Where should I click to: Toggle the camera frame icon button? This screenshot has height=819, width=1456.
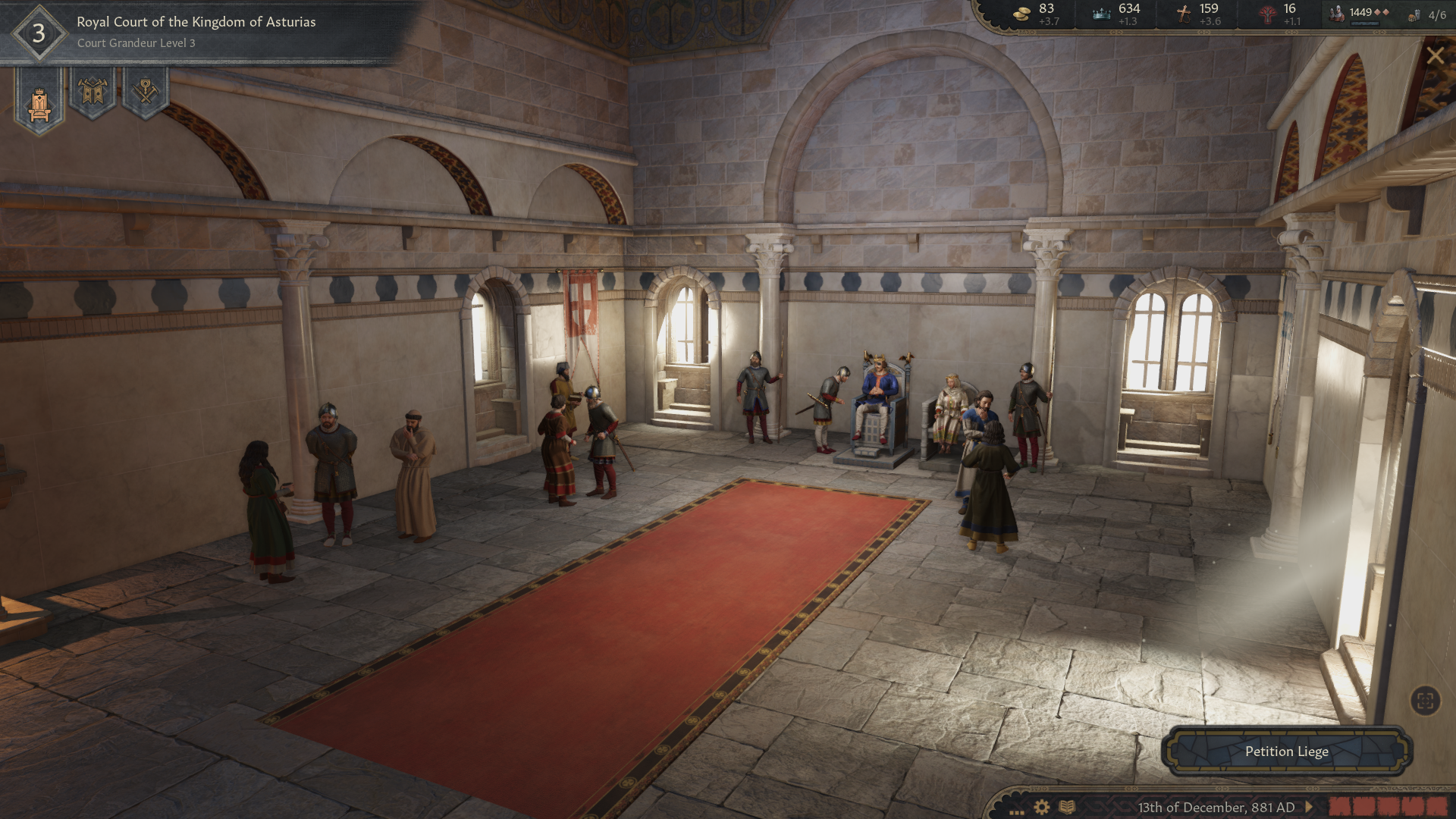click(1425, 701)
